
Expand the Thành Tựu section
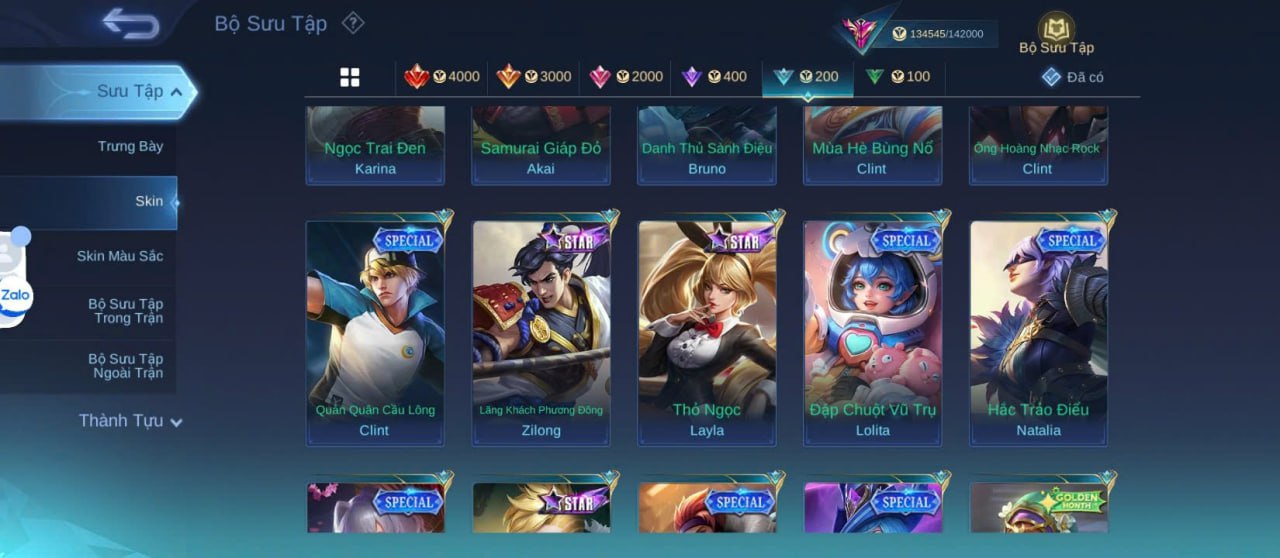point(130,421)
